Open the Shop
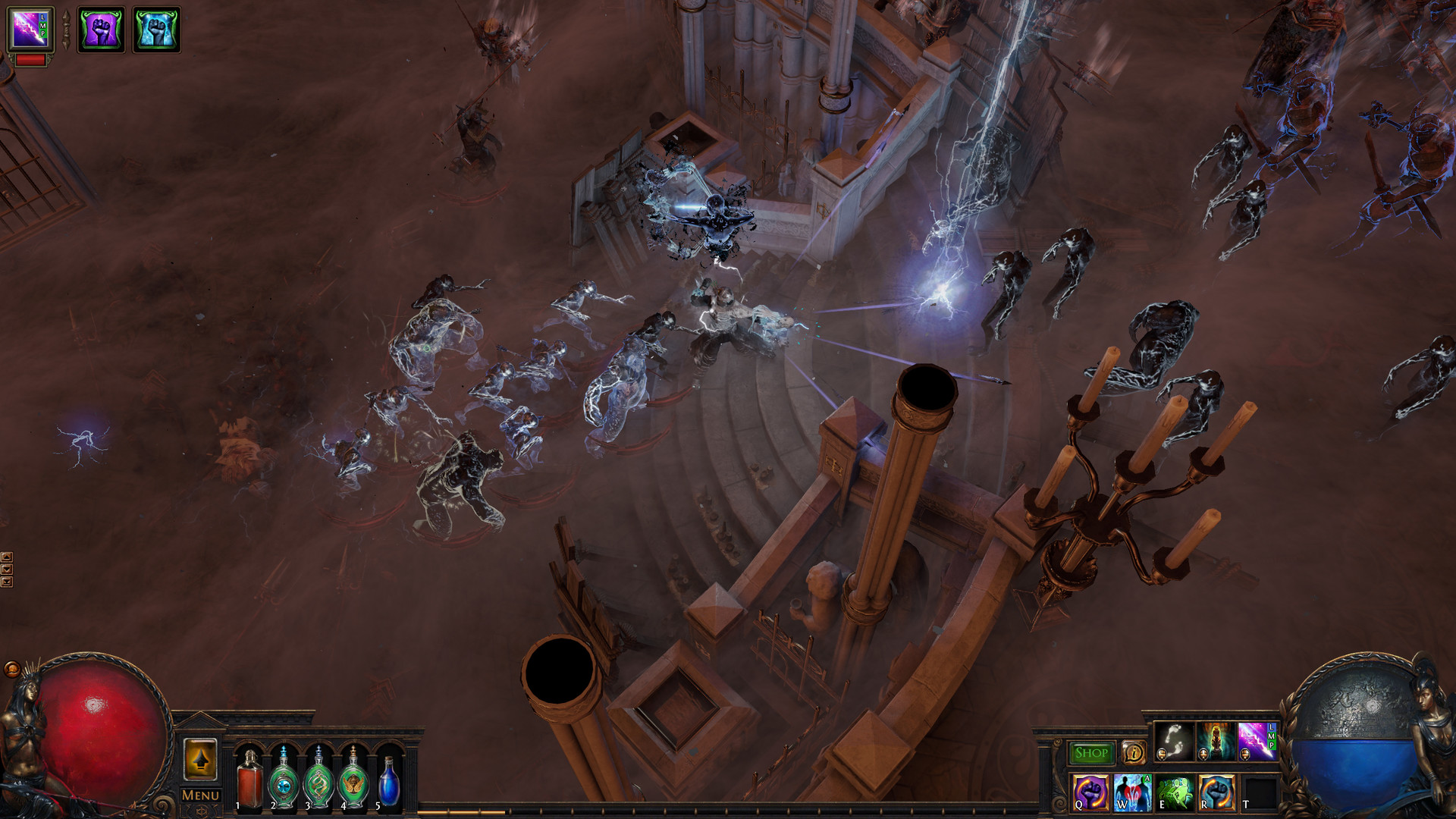The width and height of the screenshot is (1456, 819). tap(1092, 751)
